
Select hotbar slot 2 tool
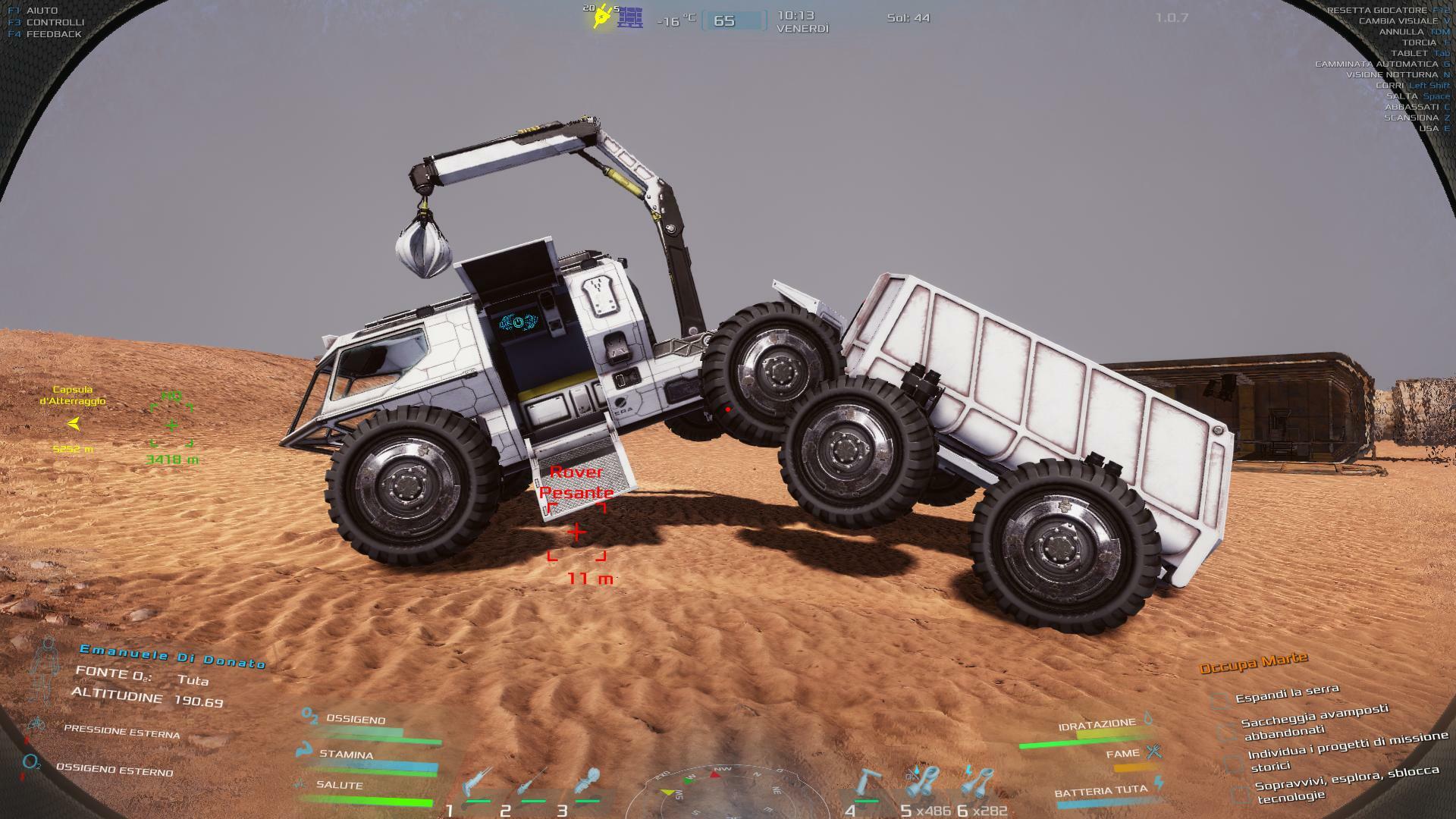[532, 783]
